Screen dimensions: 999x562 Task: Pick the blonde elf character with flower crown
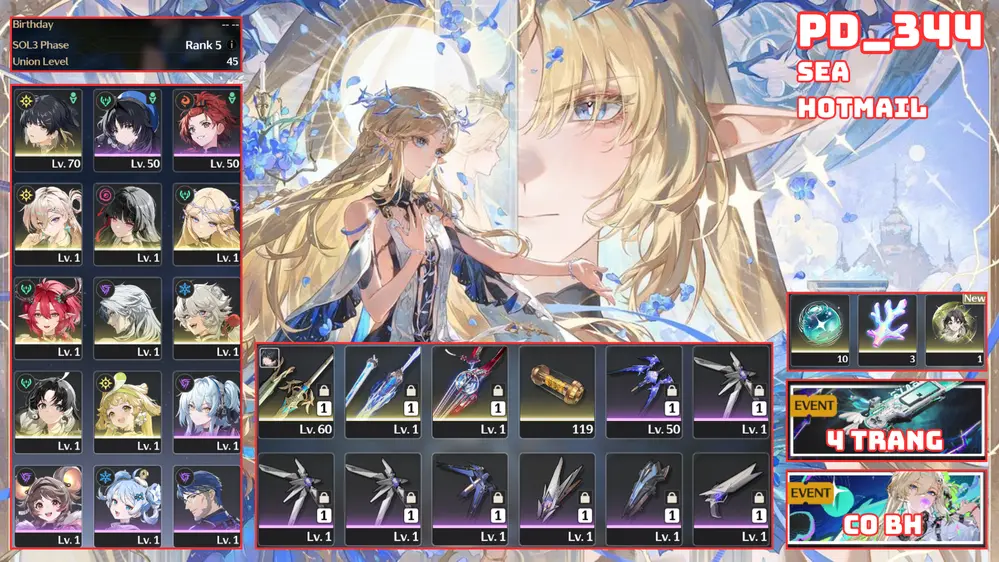[x=207, y=223]
